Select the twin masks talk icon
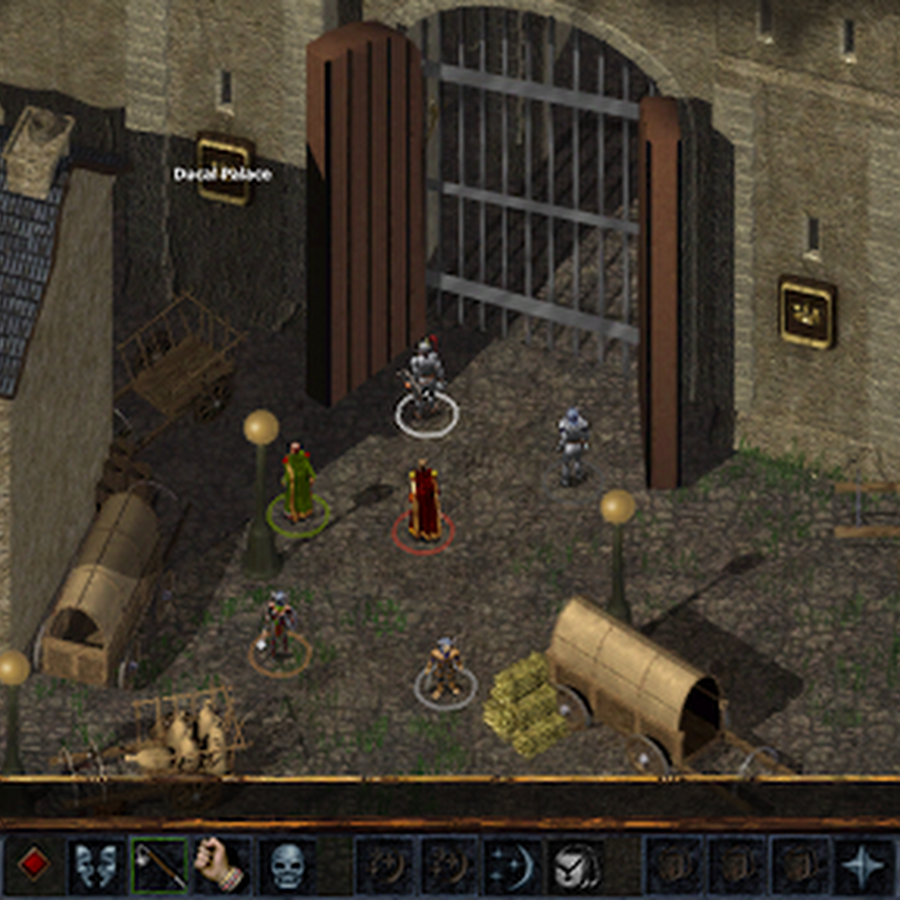This screenshot has height=900, width=900. (96, 865)
